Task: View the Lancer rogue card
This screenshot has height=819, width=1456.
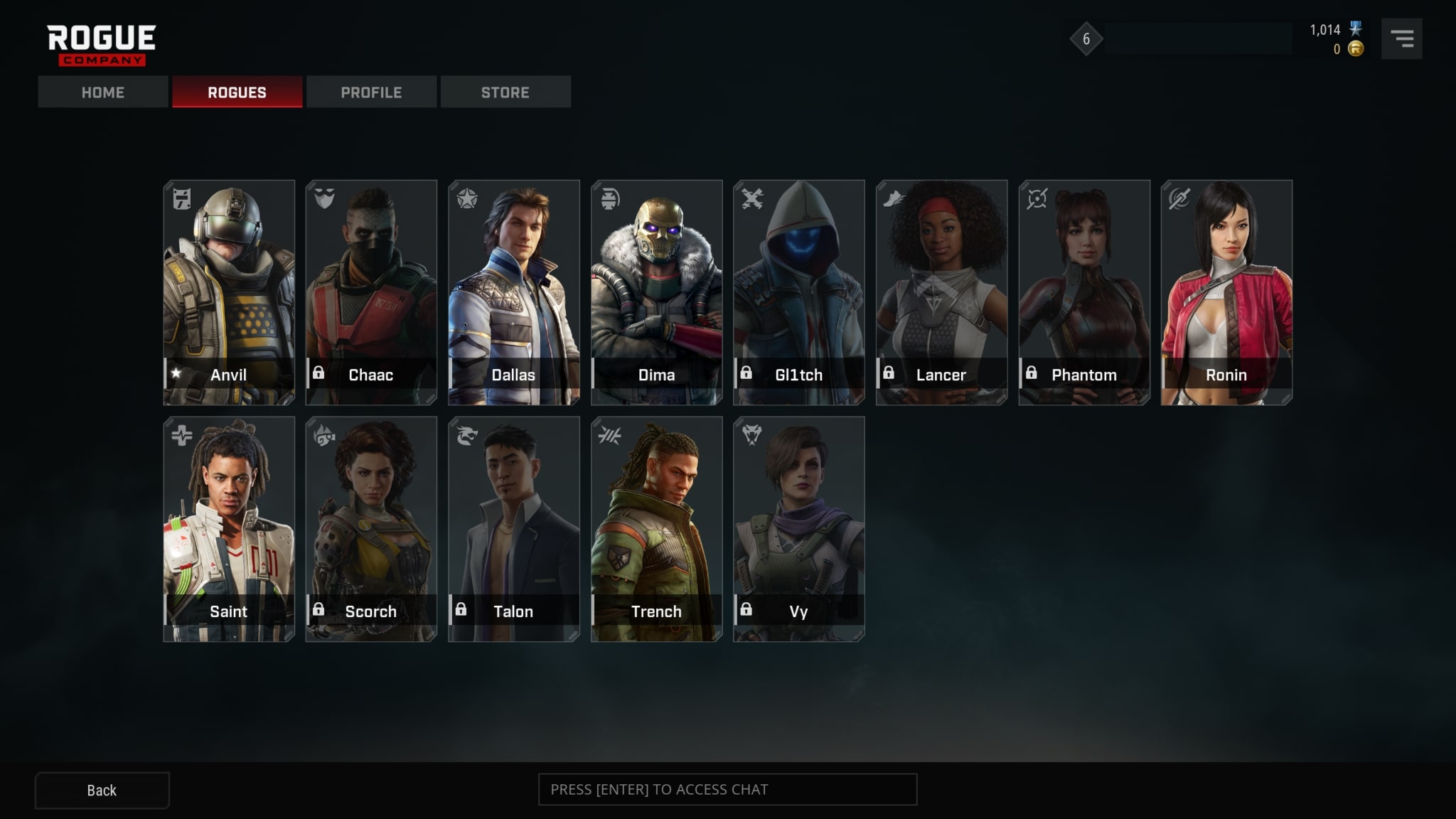Action: (941, 292)
